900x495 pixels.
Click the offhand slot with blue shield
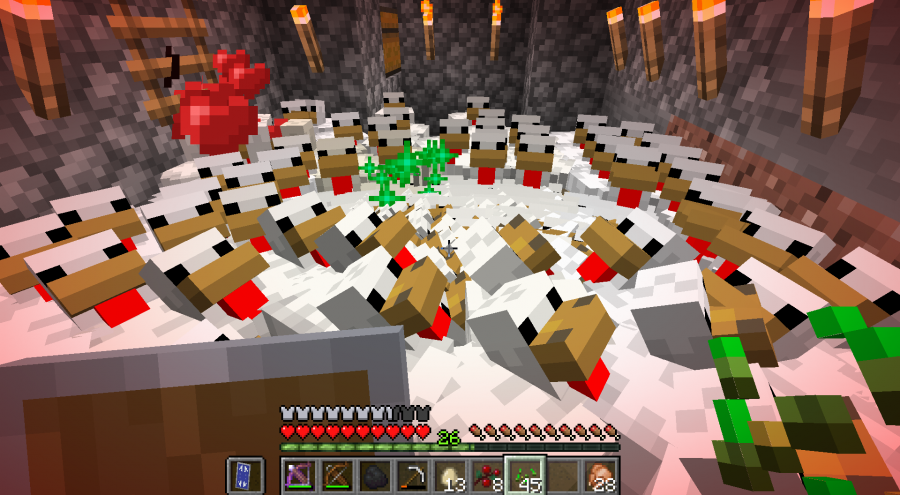246,476
